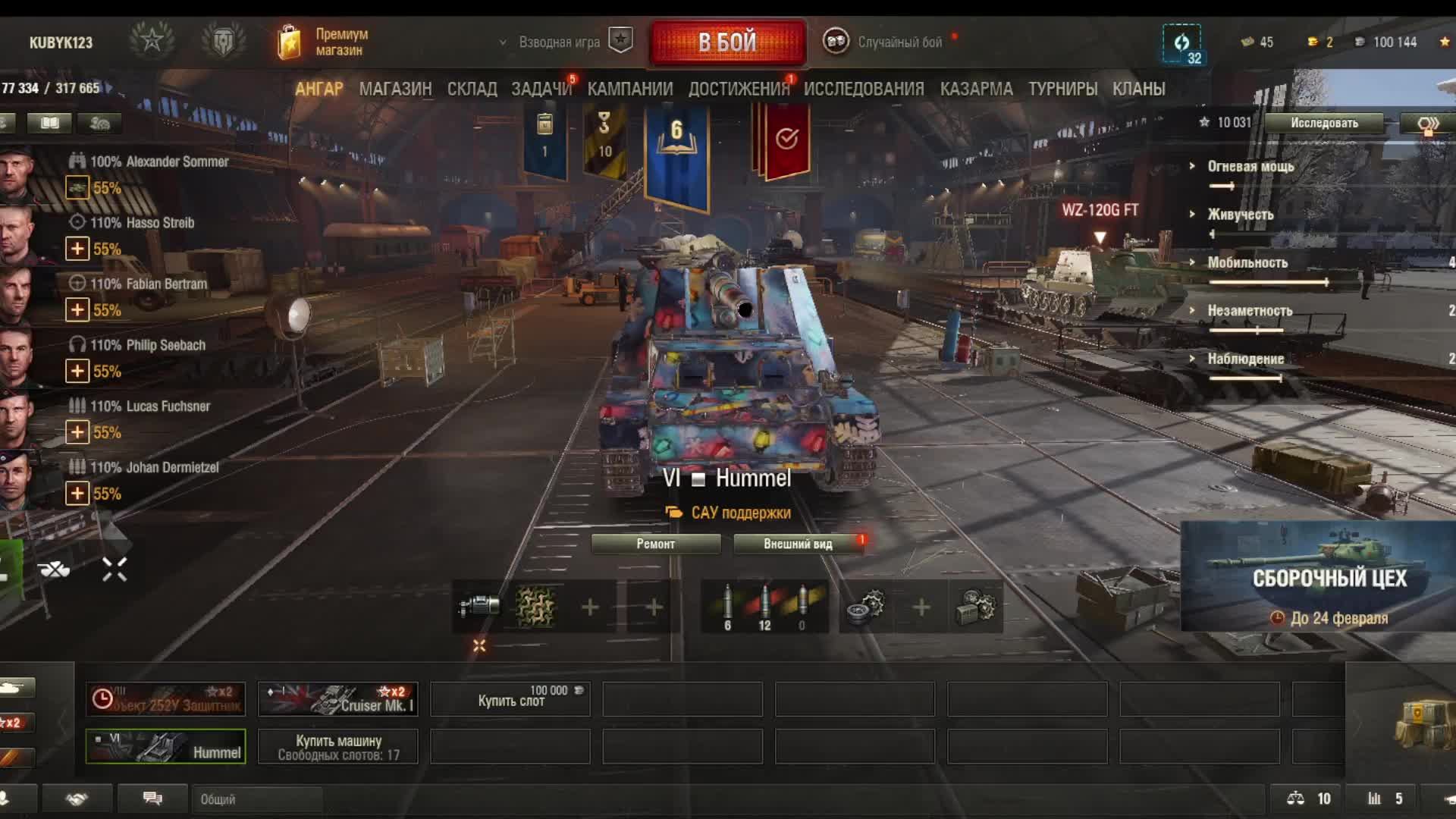This screenshot has height=819, width=1456.
Task: Buy a slot via Купить слот
Action: coord(510,699)
